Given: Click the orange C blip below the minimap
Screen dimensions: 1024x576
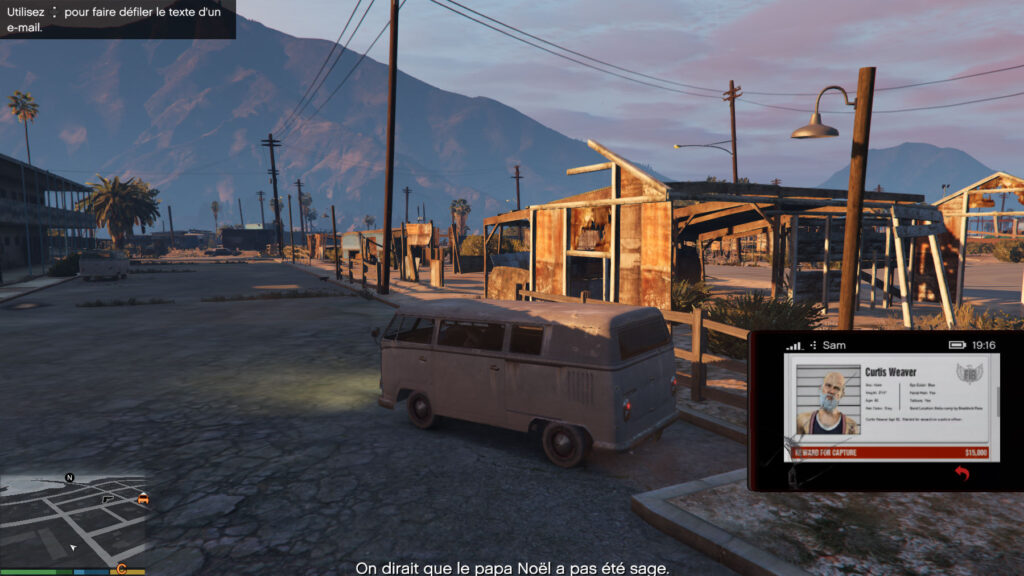Looking at the screenshot, I should tap(121, 570).
